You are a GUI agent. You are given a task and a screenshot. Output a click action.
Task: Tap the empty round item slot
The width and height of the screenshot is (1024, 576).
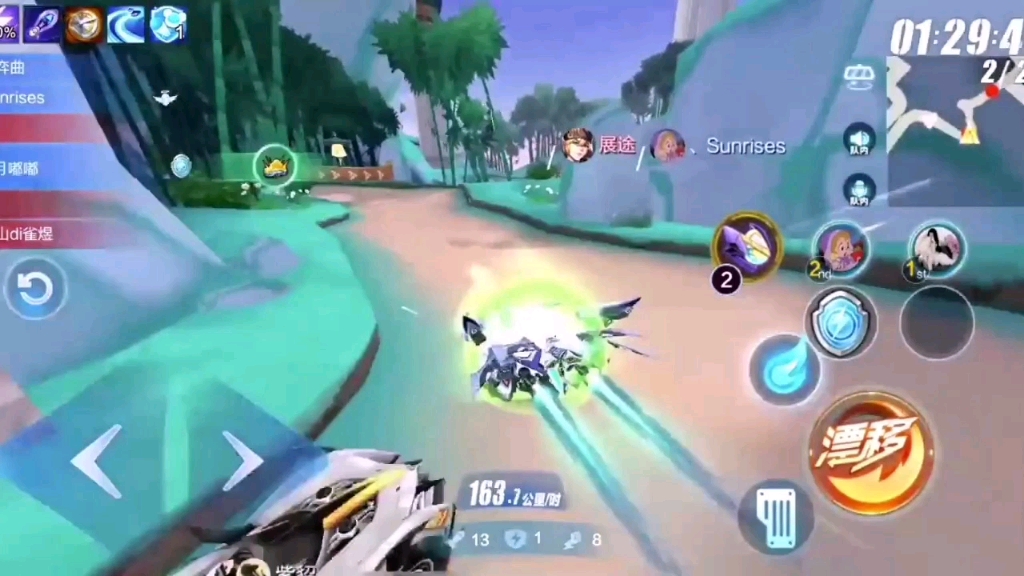click(936, 322)
